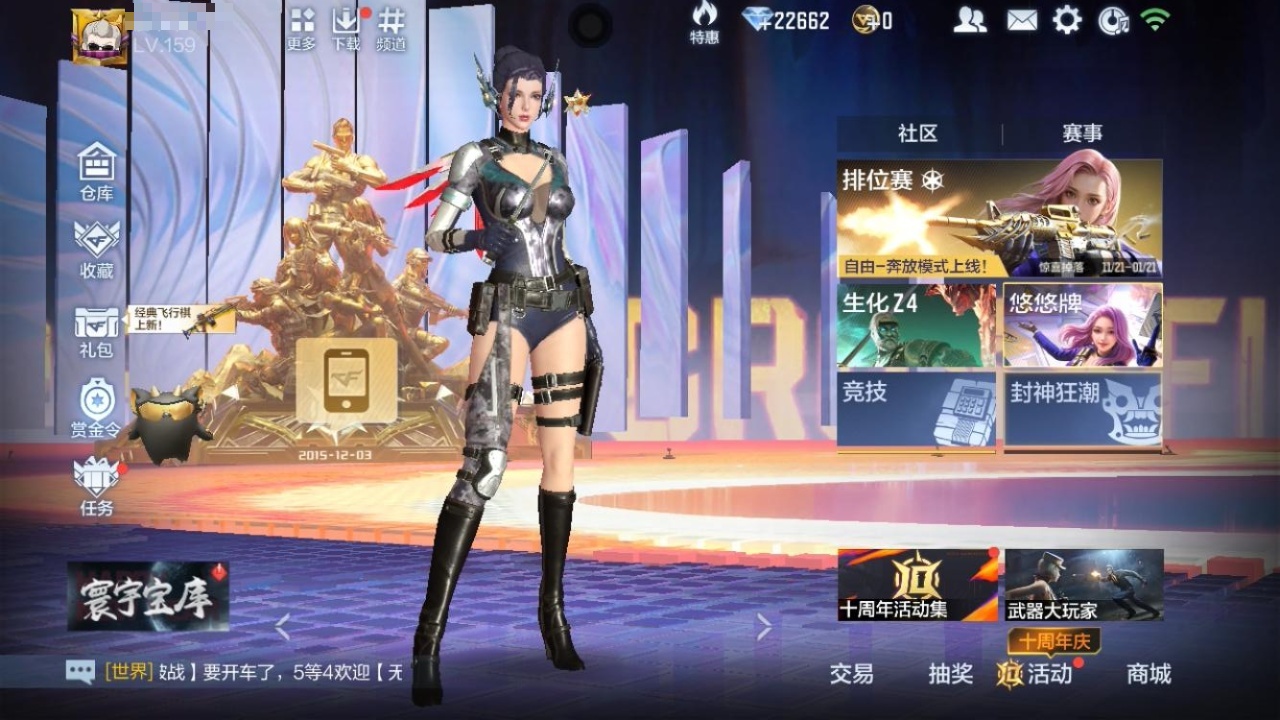Switch to the 社区 community tab

click(x=917, y=133)
